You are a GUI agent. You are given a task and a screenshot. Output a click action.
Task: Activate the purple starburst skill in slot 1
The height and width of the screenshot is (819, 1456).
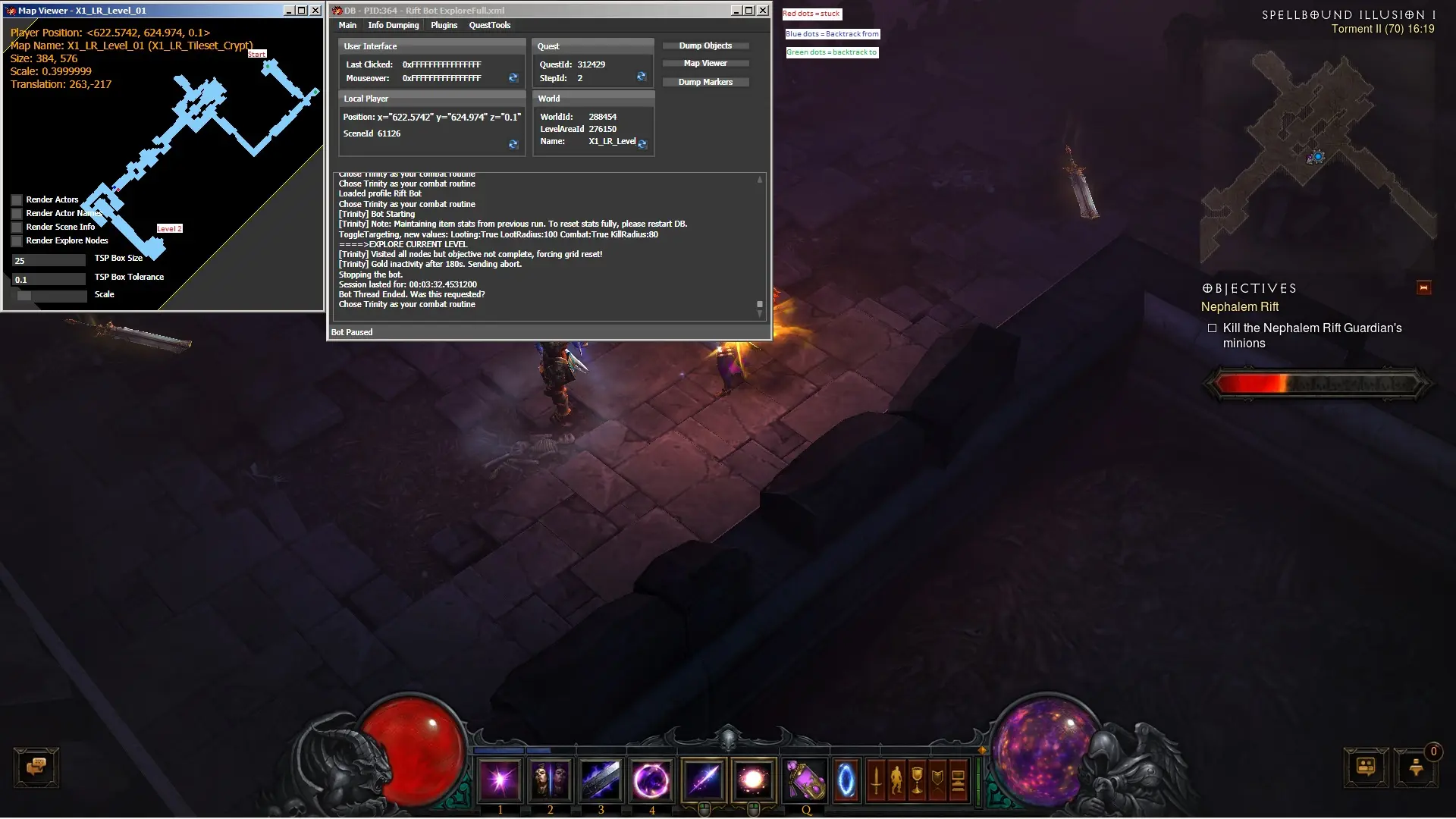click(500, 780)
